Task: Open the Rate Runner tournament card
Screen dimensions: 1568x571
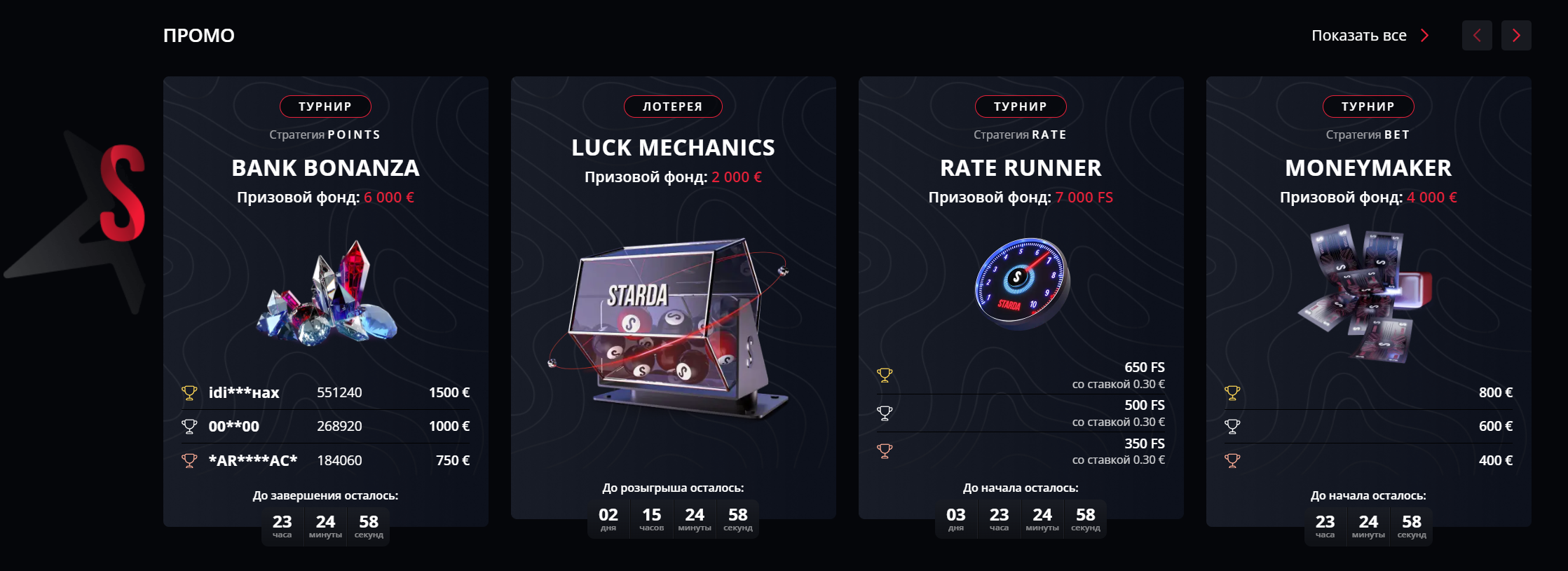Action: (x=1021, y=168)
